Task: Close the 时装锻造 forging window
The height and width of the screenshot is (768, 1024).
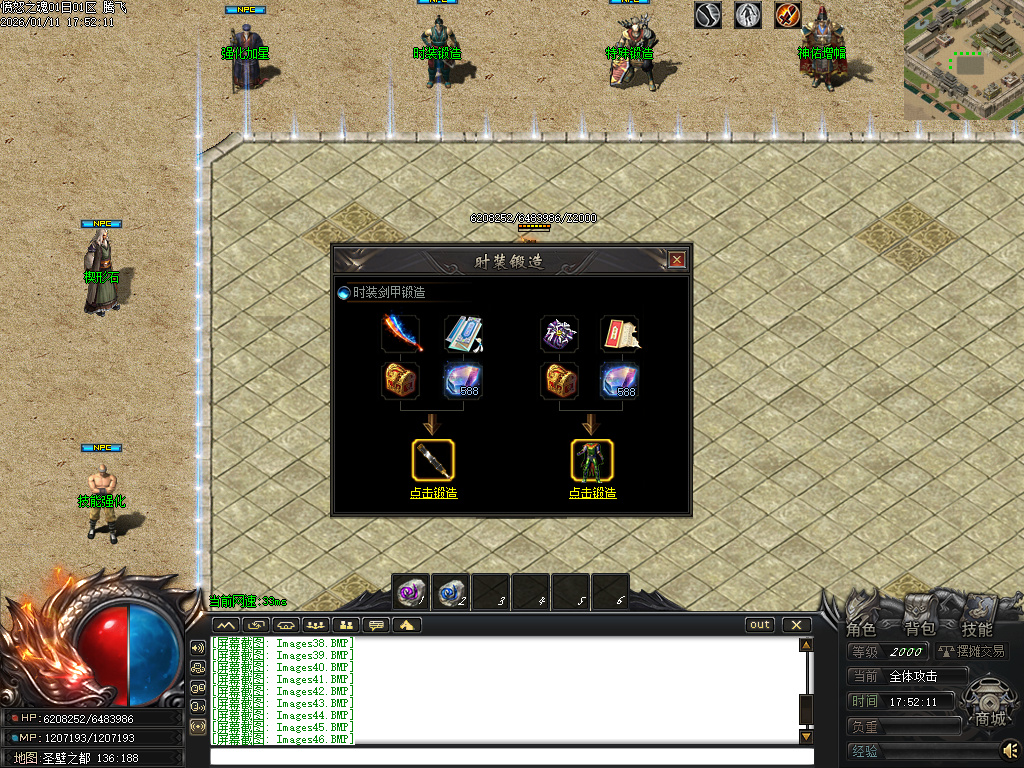Action: coord(677,260)
